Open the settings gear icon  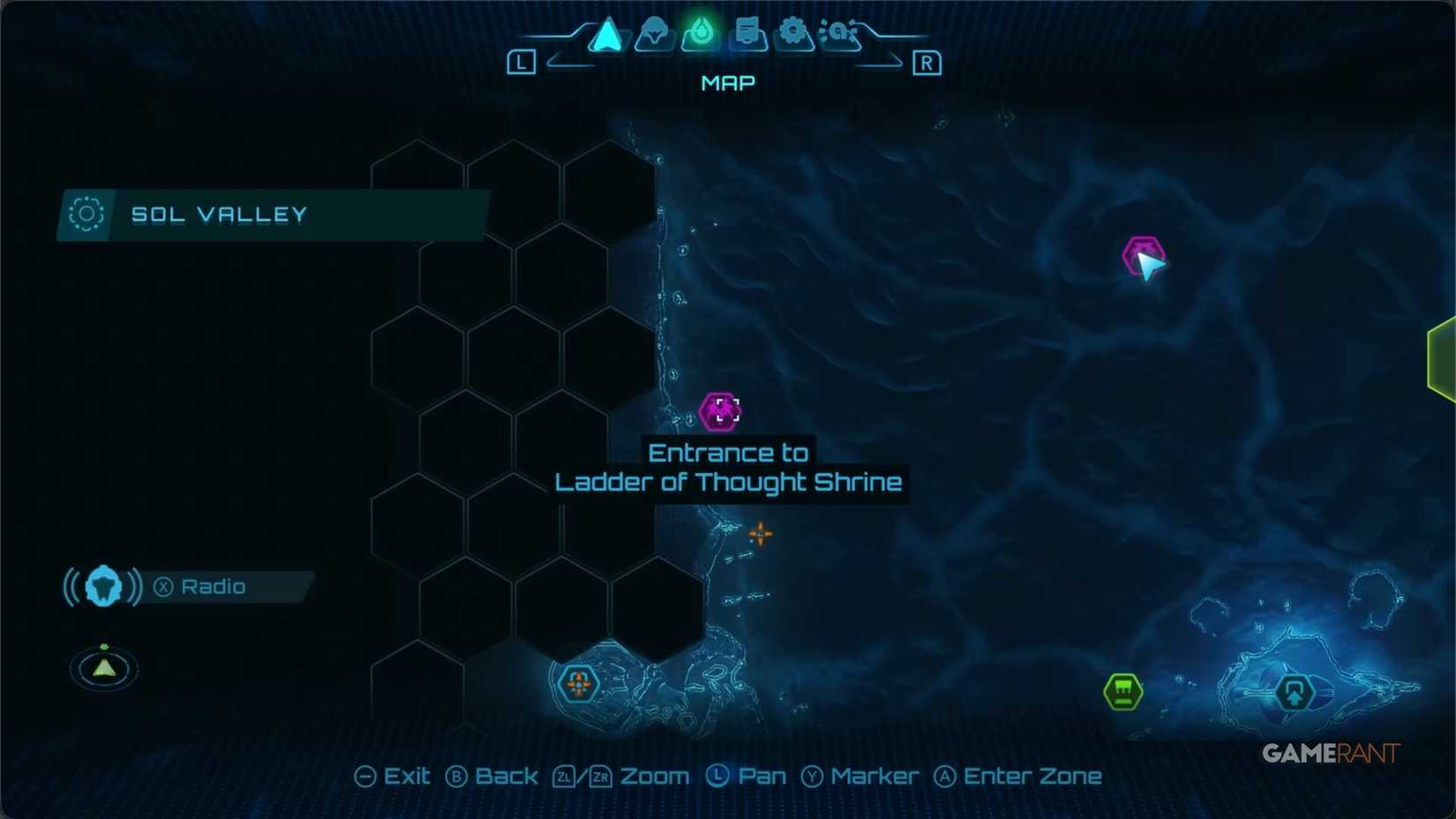point(795,32)
